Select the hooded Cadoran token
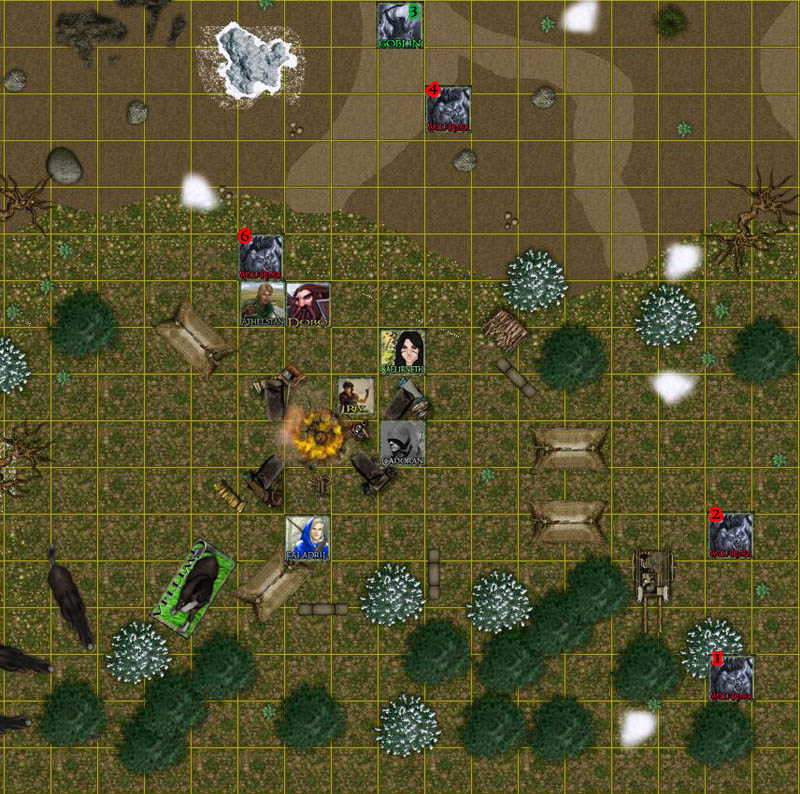Viewport: 800px width, 794px height. pos(402,443)
